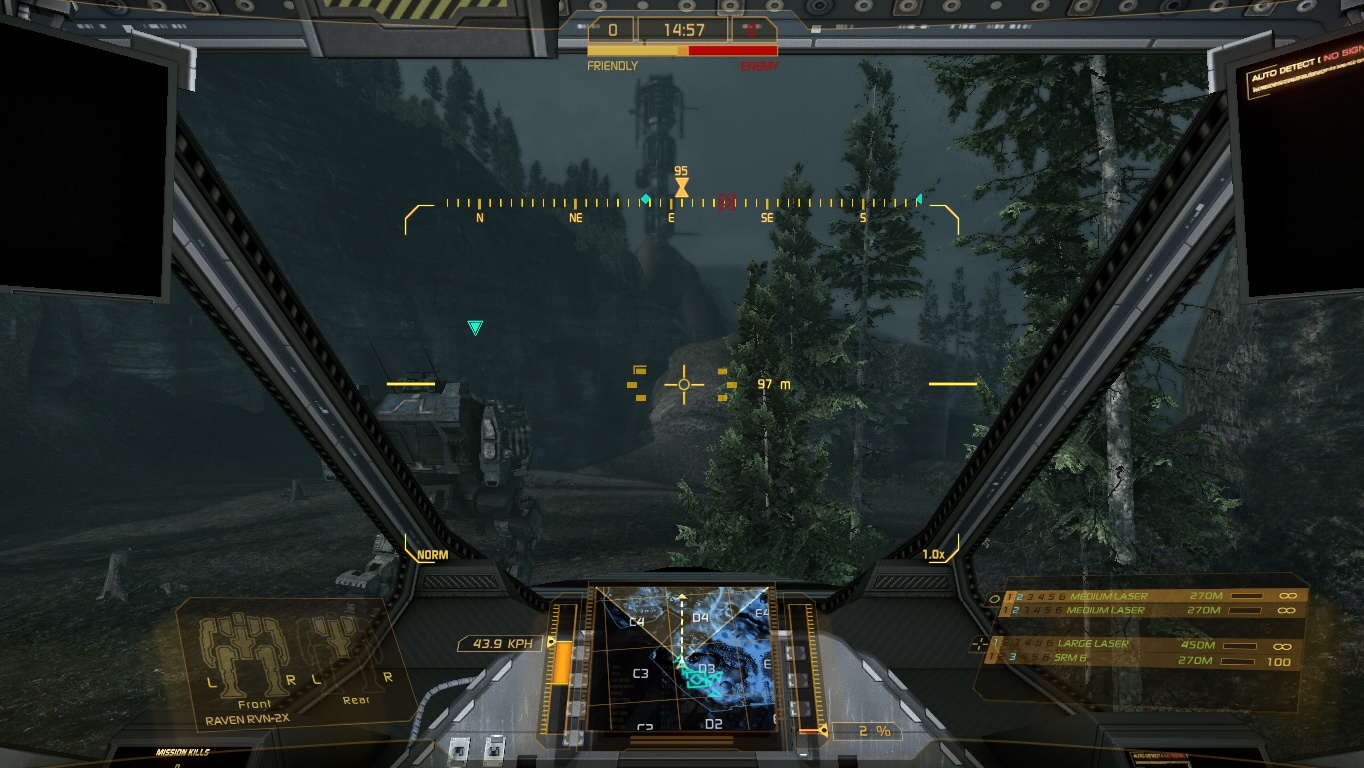
Task: Click the 1.0x zoom level indicator
Action: pos(933,555)
